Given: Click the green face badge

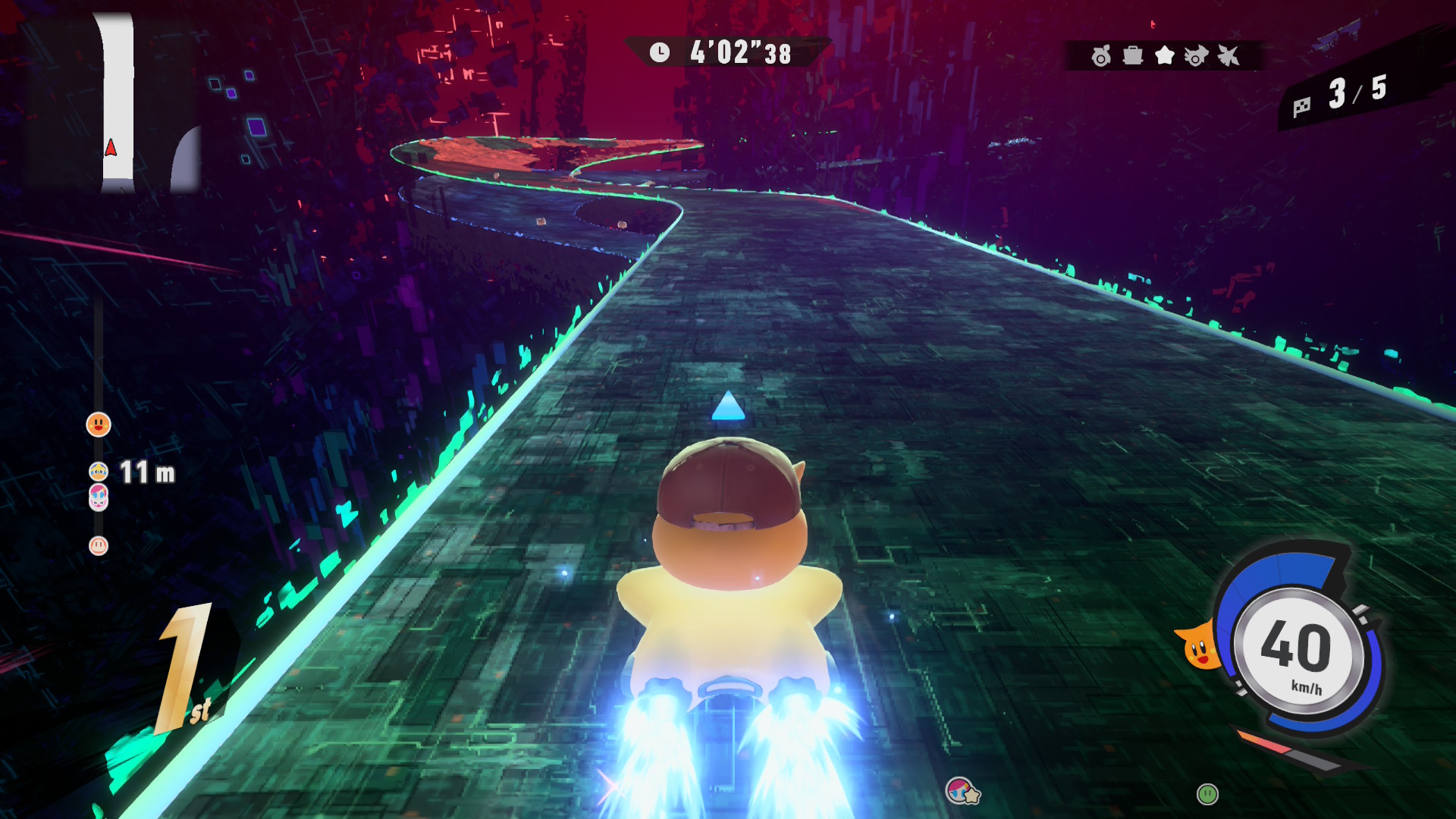Looking at the screenshot, I should pos(1207,794).
